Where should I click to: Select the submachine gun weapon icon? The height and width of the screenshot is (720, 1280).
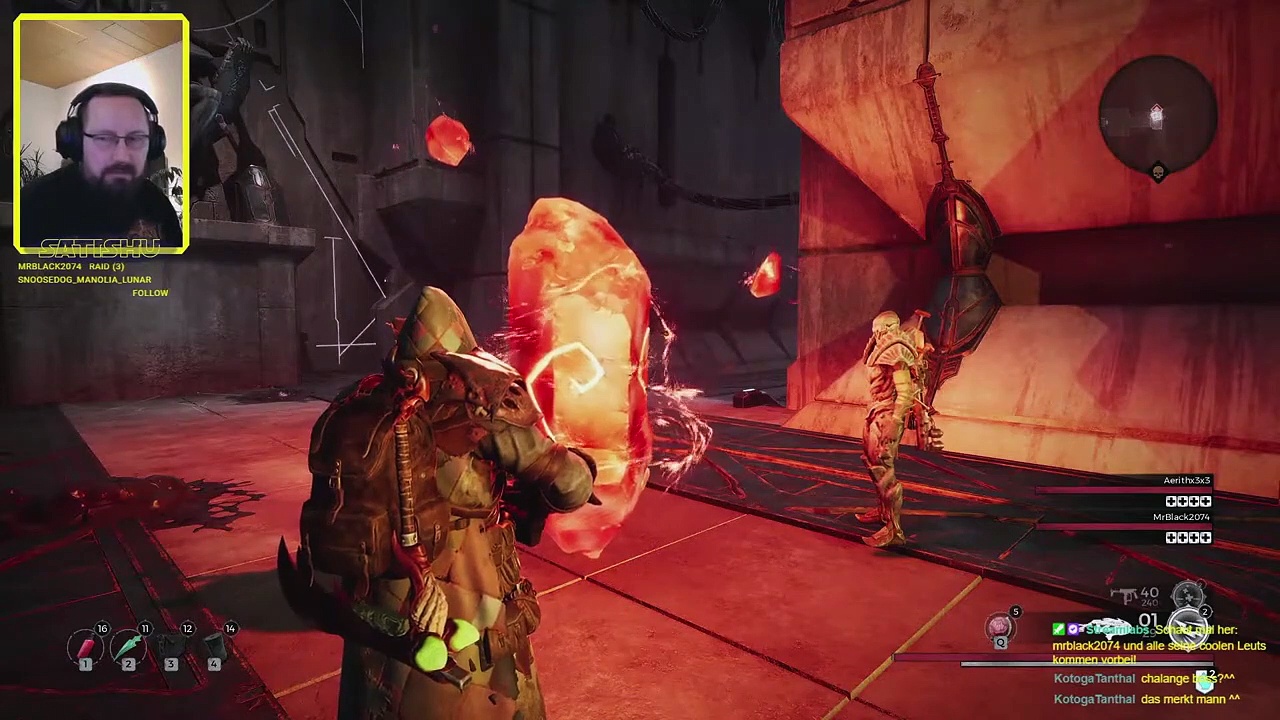pyautogui.click(x=1127, y=596)
